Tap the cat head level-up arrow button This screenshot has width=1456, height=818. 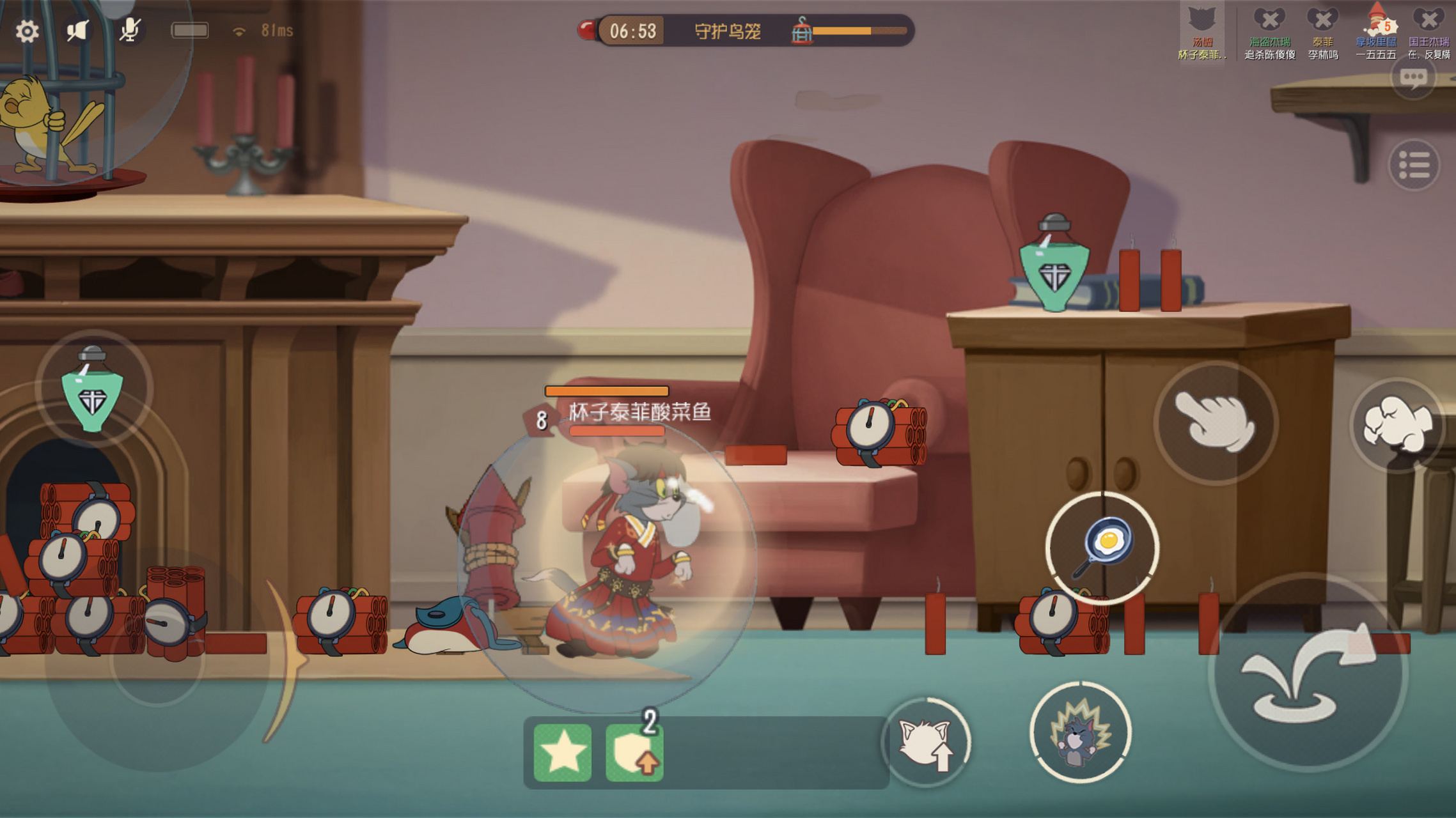point(926,743)
